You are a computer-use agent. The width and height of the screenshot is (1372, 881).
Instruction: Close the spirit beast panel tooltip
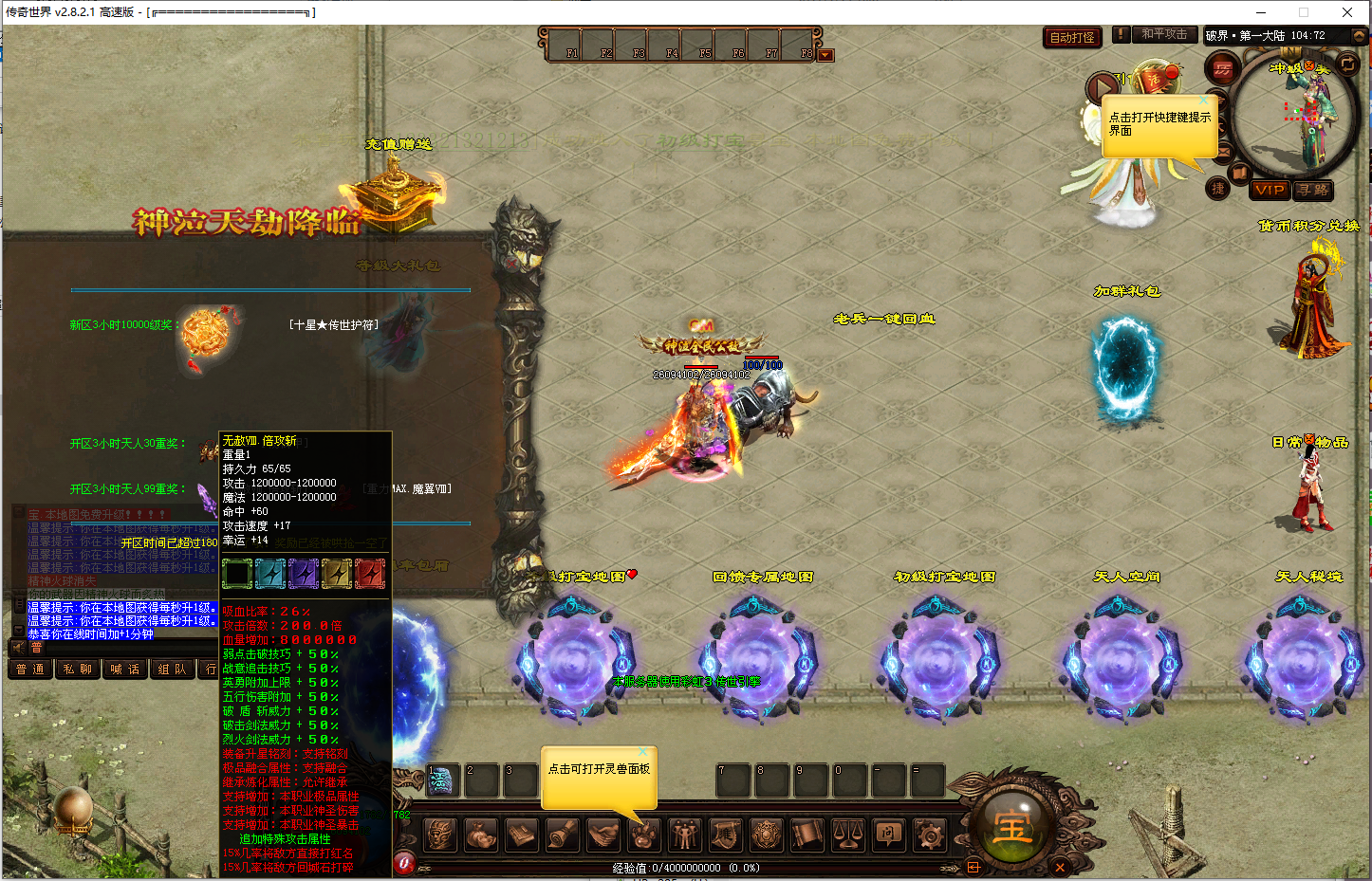pos(642,752)
